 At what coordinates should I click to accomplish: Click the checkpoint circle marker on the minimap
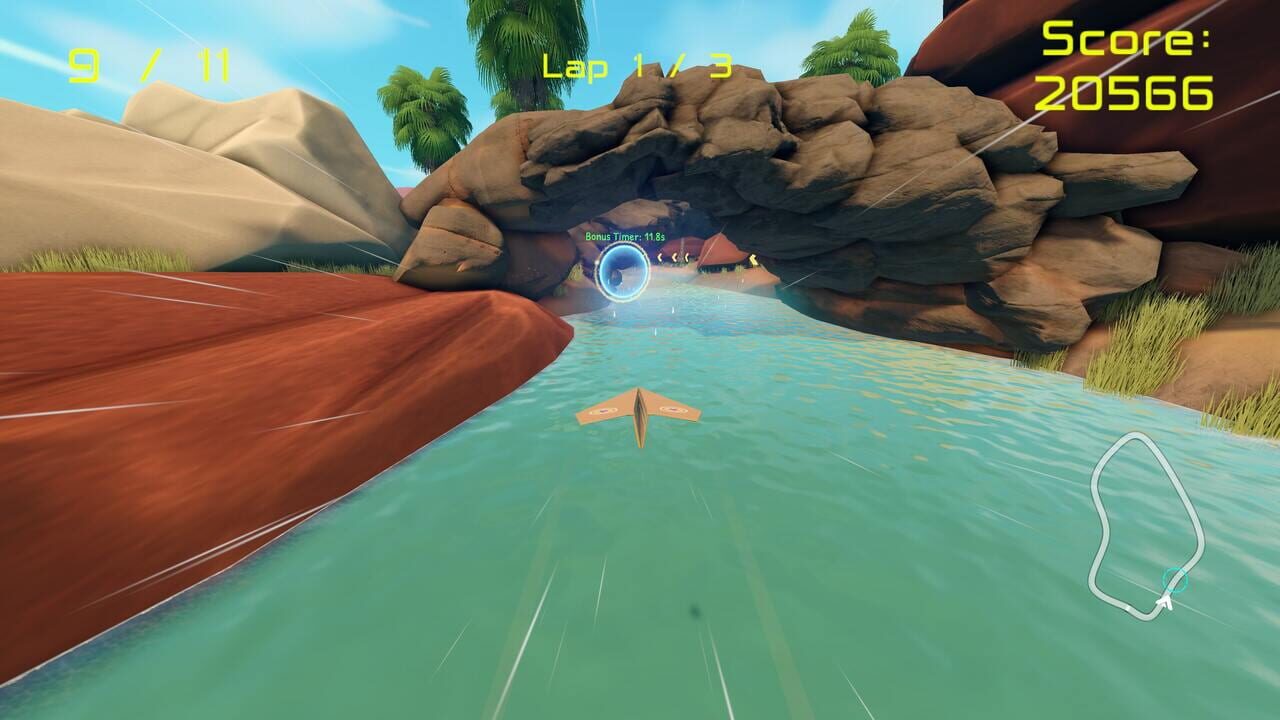(x=1175, y=579)
